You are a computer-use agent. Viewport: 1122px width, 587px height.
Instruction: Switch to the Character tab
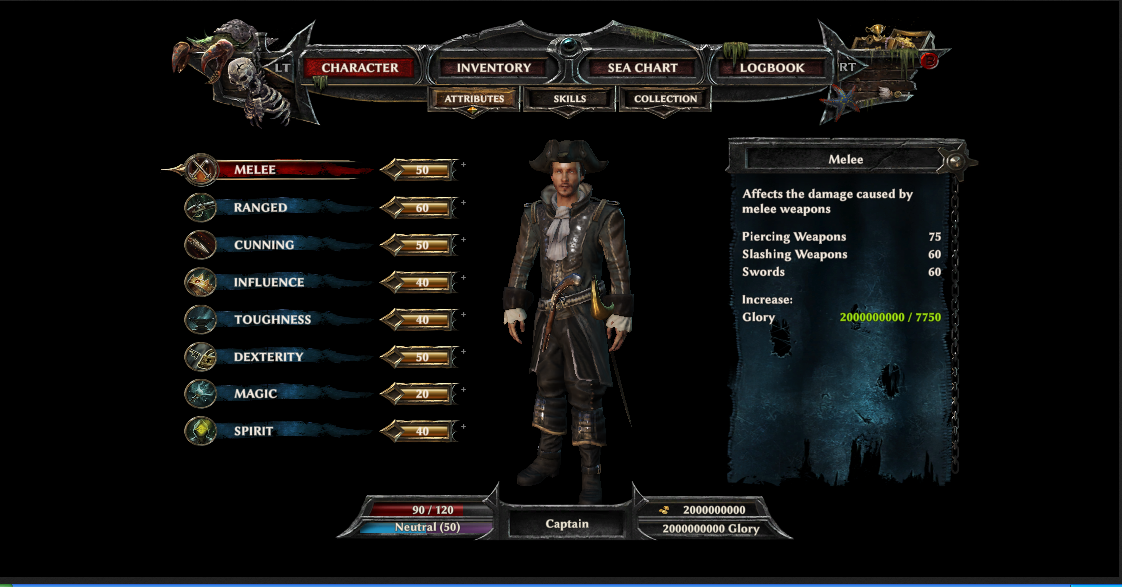(360, 68)
